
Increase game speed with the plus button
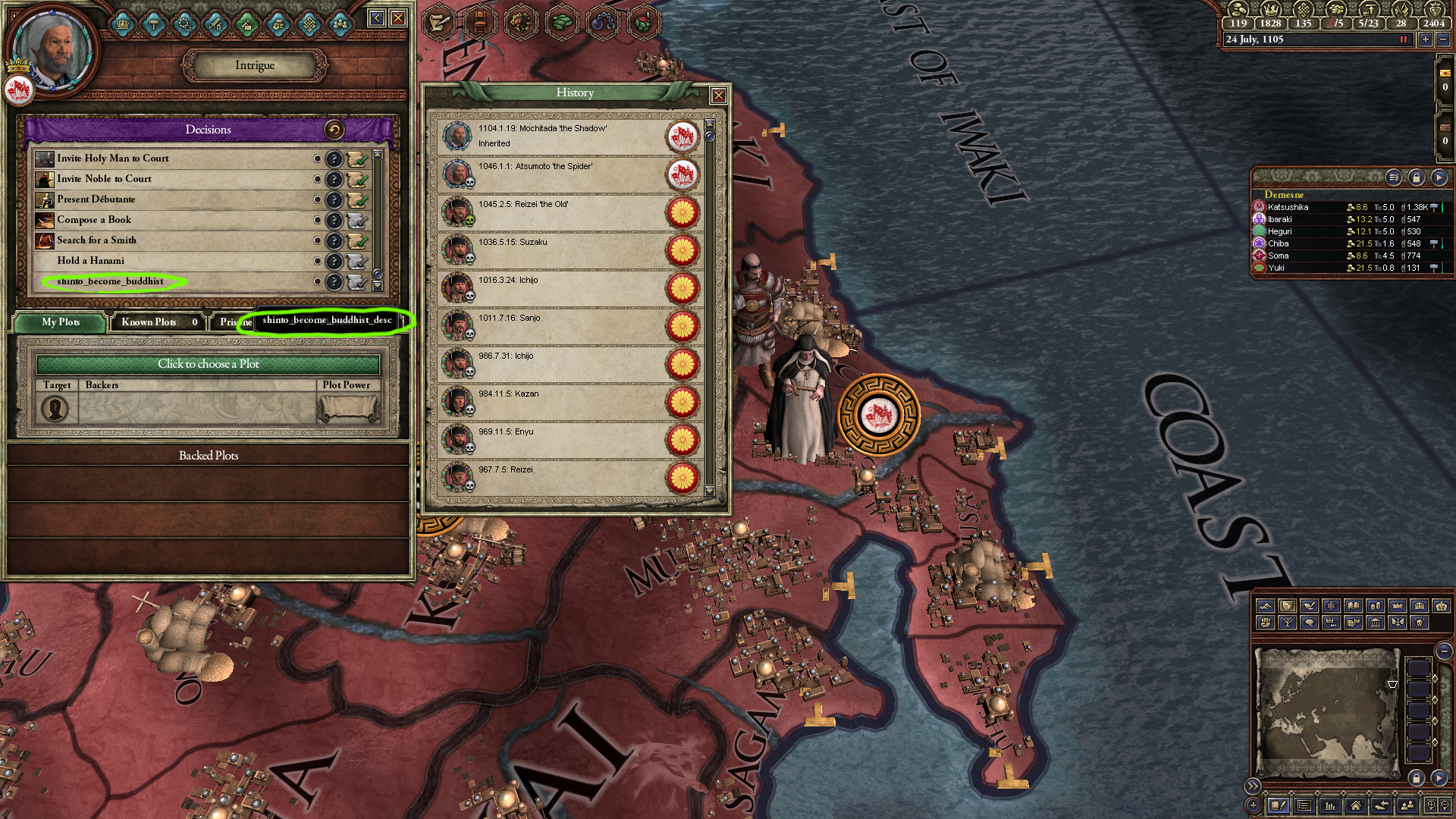(x=1426, y=39)
